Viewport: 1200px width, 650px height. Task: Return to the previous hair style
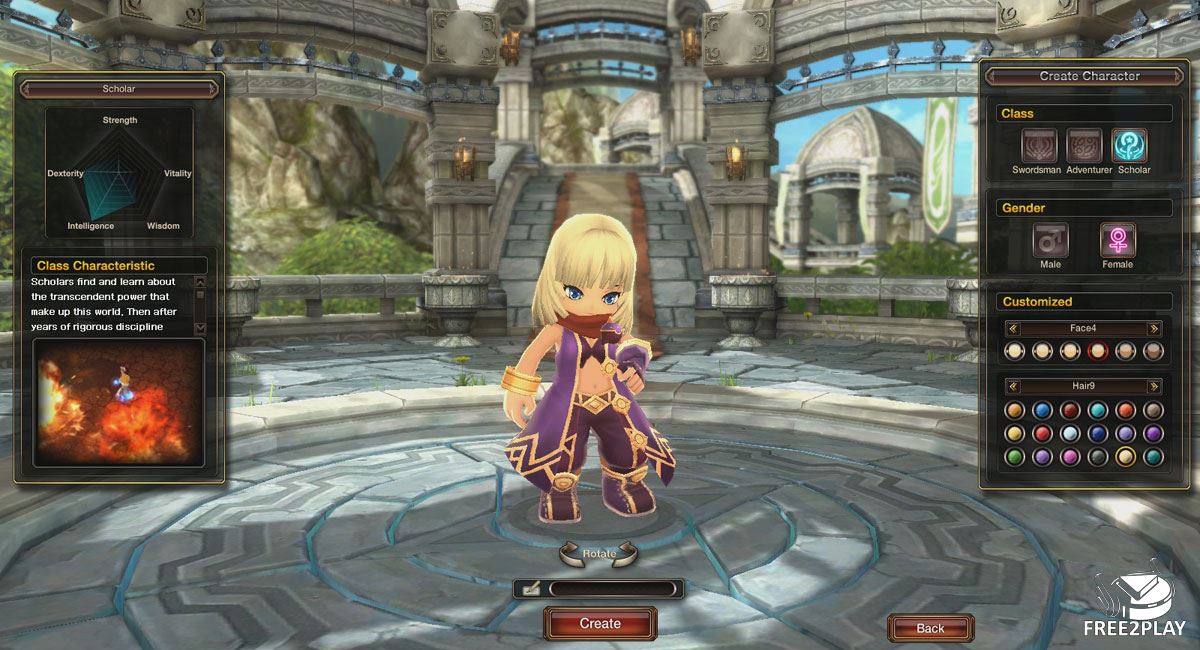(x=1013, y=386)
